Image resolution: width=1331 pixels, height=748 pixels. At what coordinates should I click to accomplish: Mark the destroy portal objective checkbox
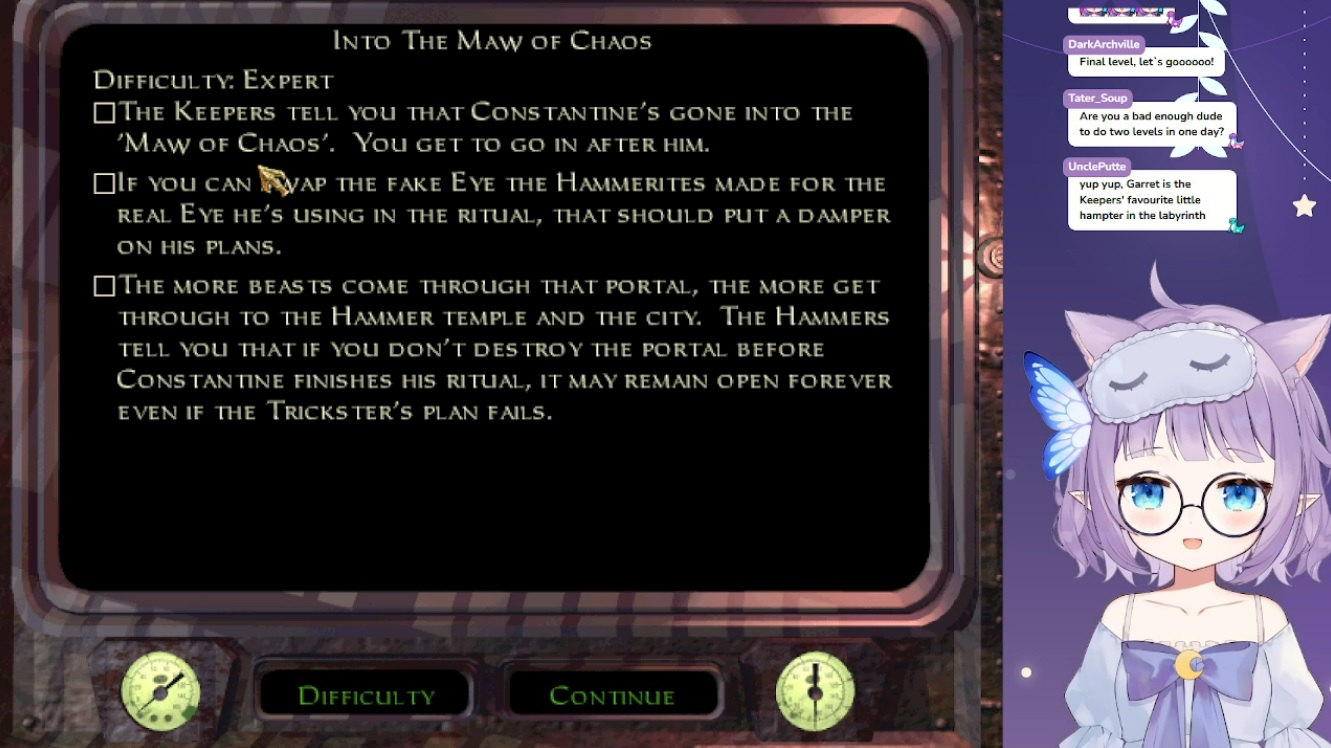tap(104, 287)
